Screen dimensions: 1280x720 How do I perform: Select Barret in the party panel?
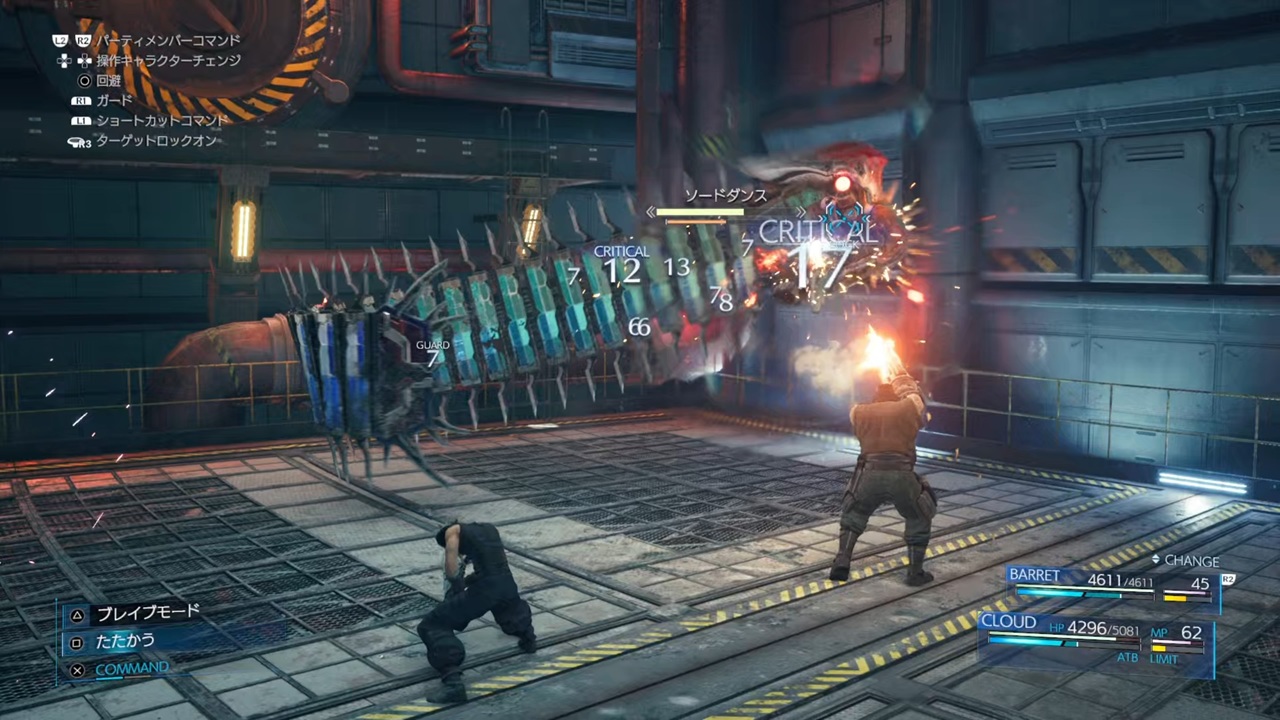tap(1034, 575)
